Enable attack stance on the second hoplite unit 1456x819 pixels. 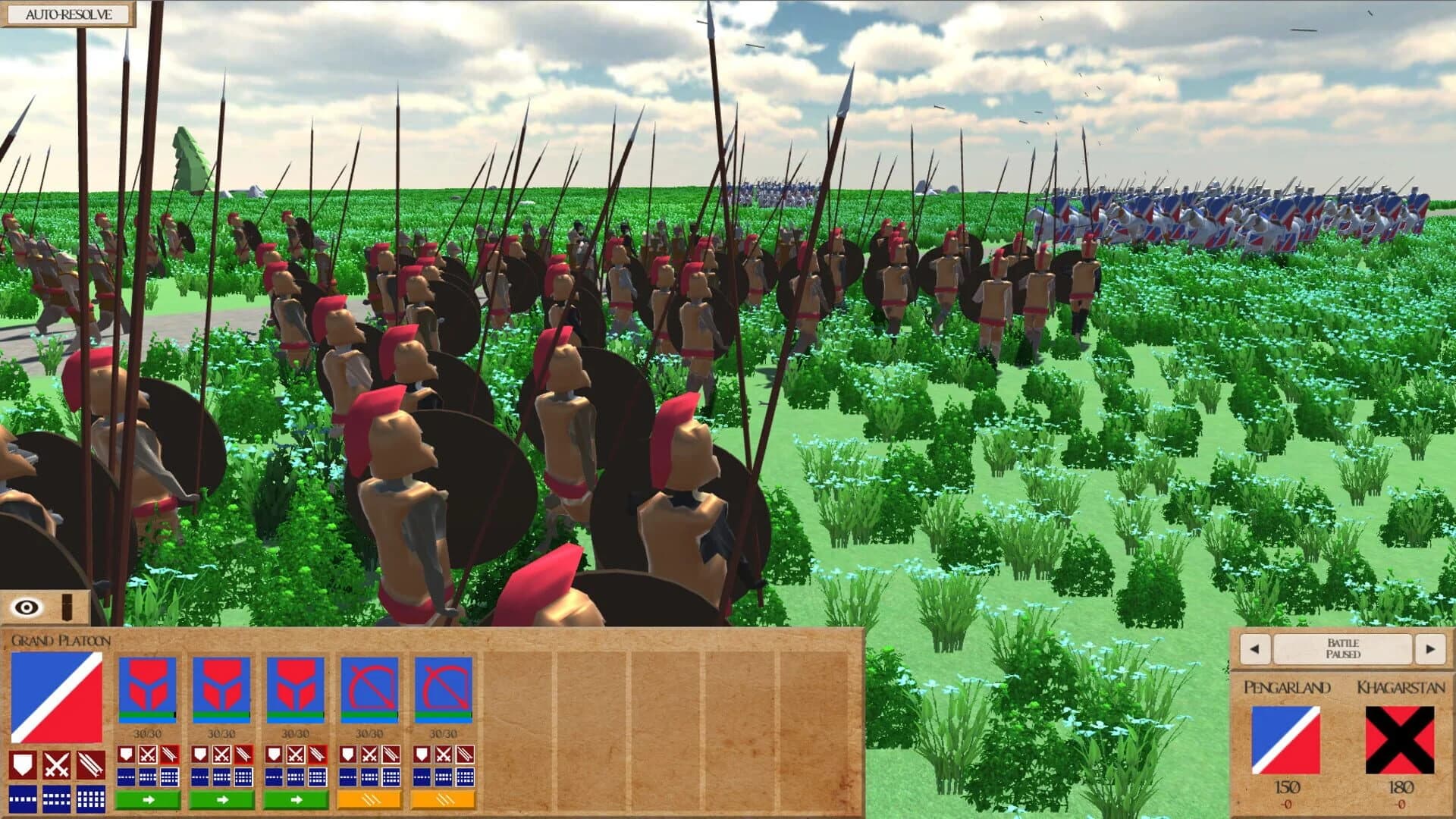pos(221,755)
